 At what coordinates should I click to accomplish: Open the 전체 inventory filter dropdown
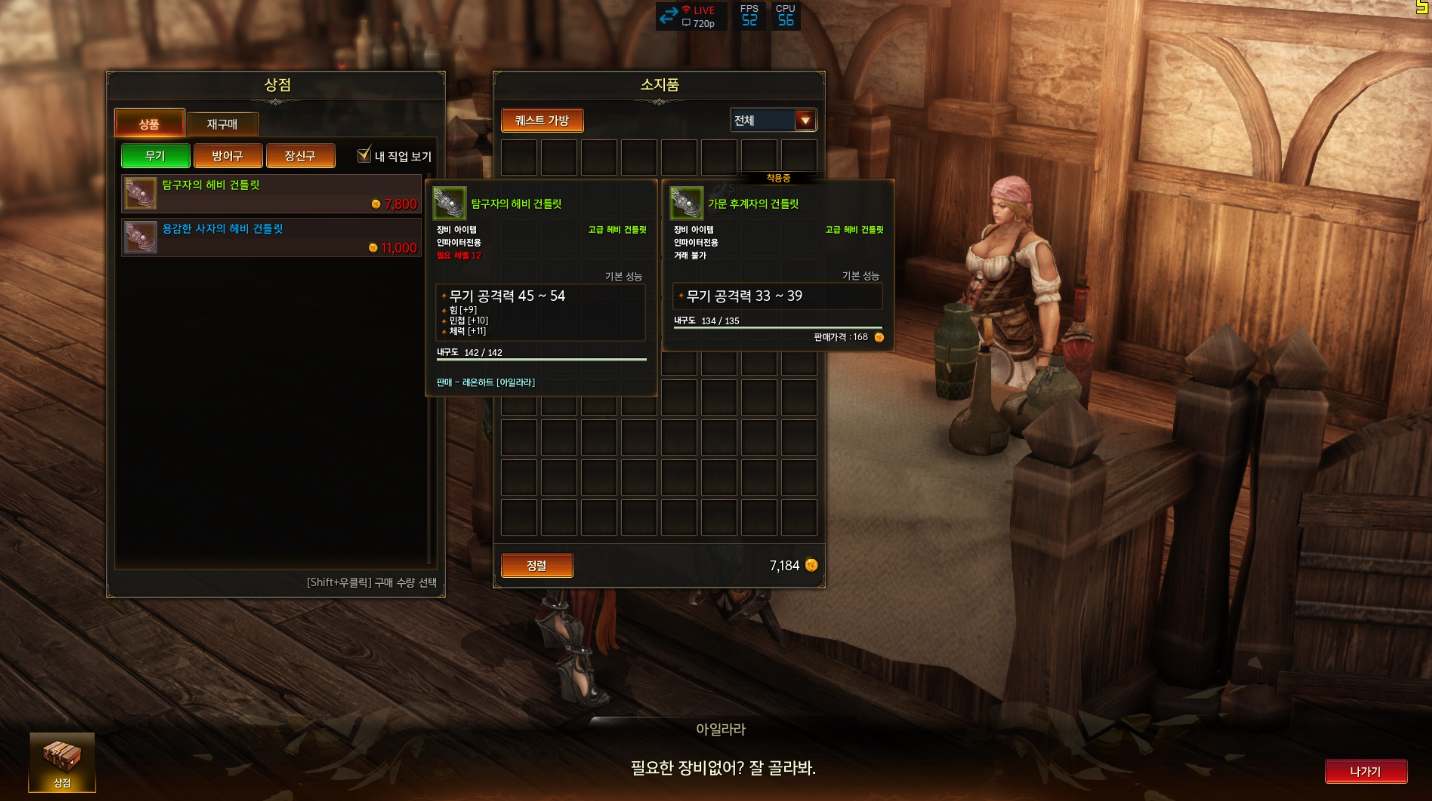(773, 121)
